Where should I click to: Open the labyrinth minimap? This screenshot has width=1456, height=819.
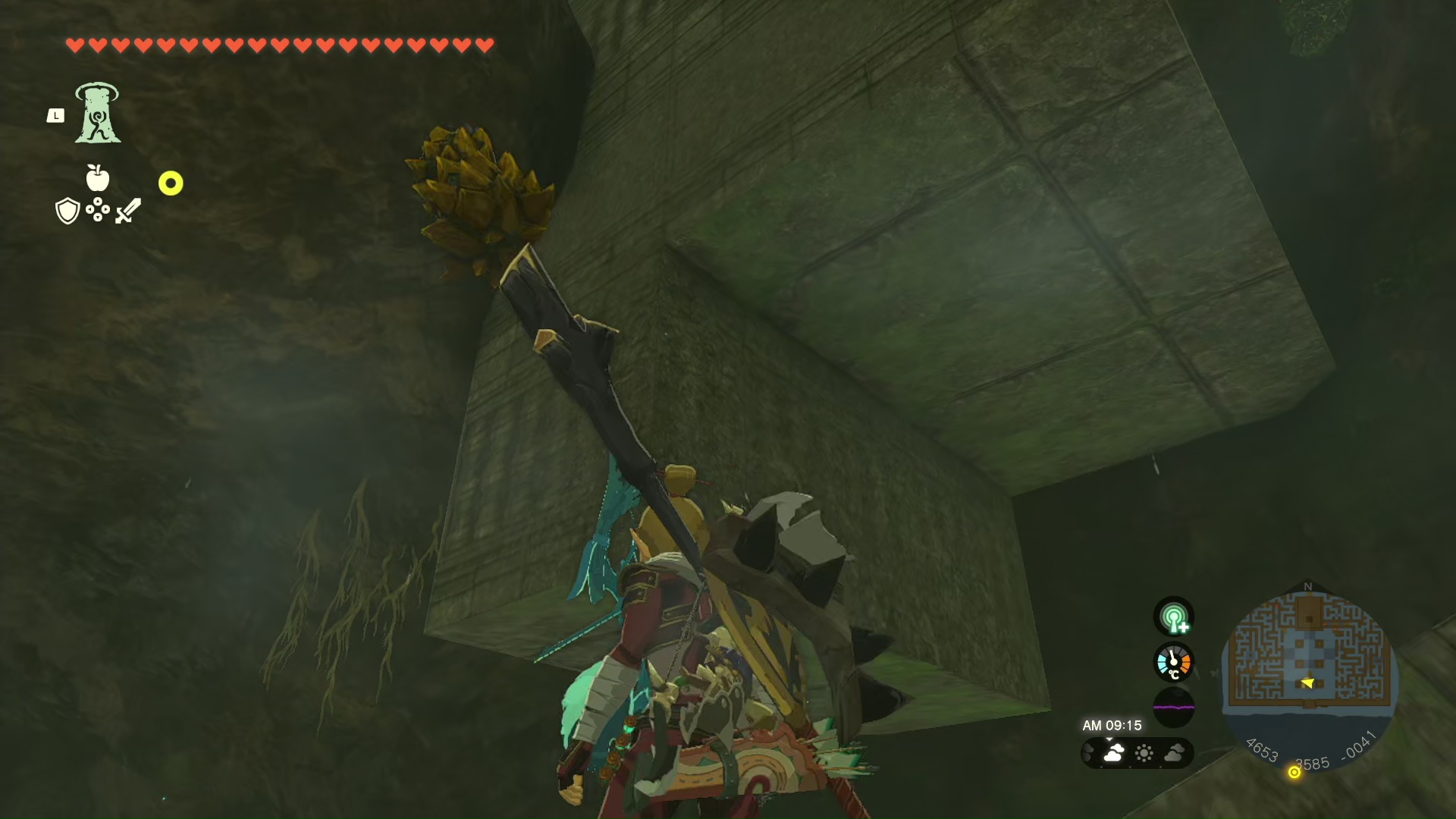point(1309,660)
